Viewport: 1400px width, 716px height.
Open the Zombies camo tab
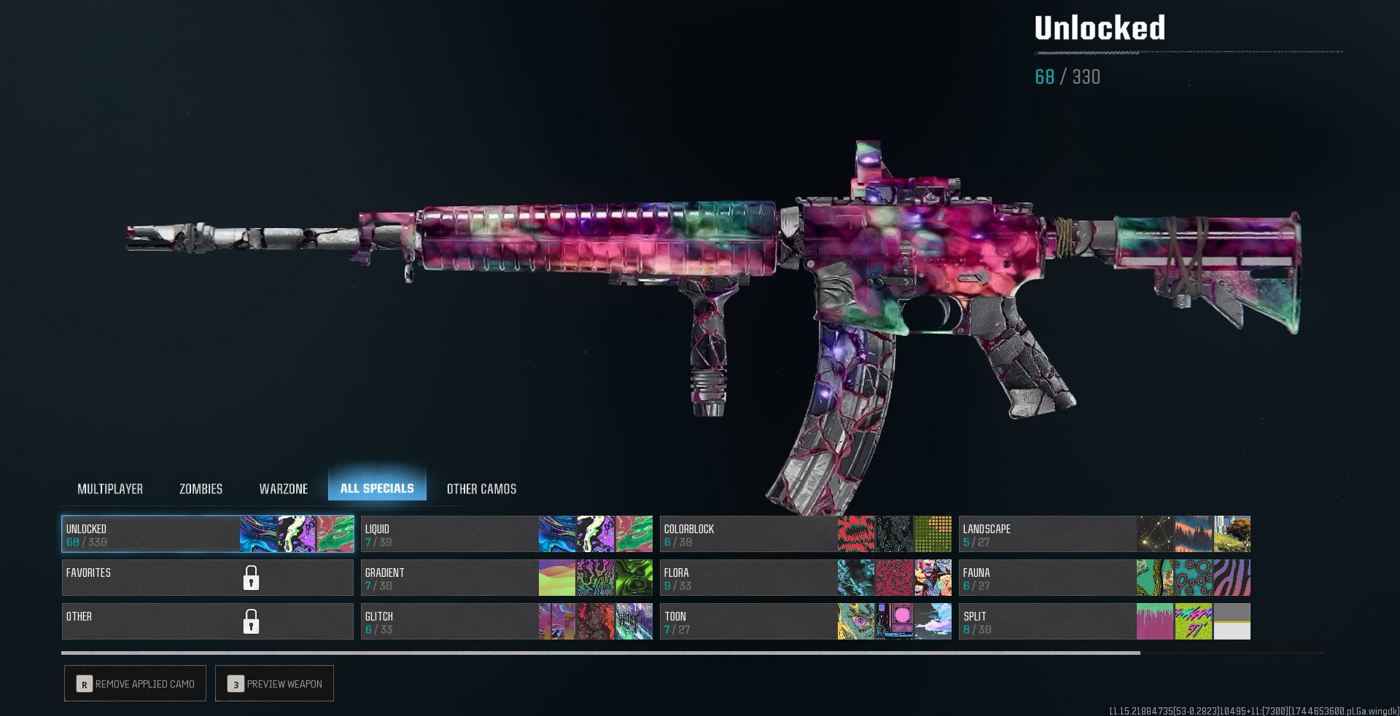201,489
